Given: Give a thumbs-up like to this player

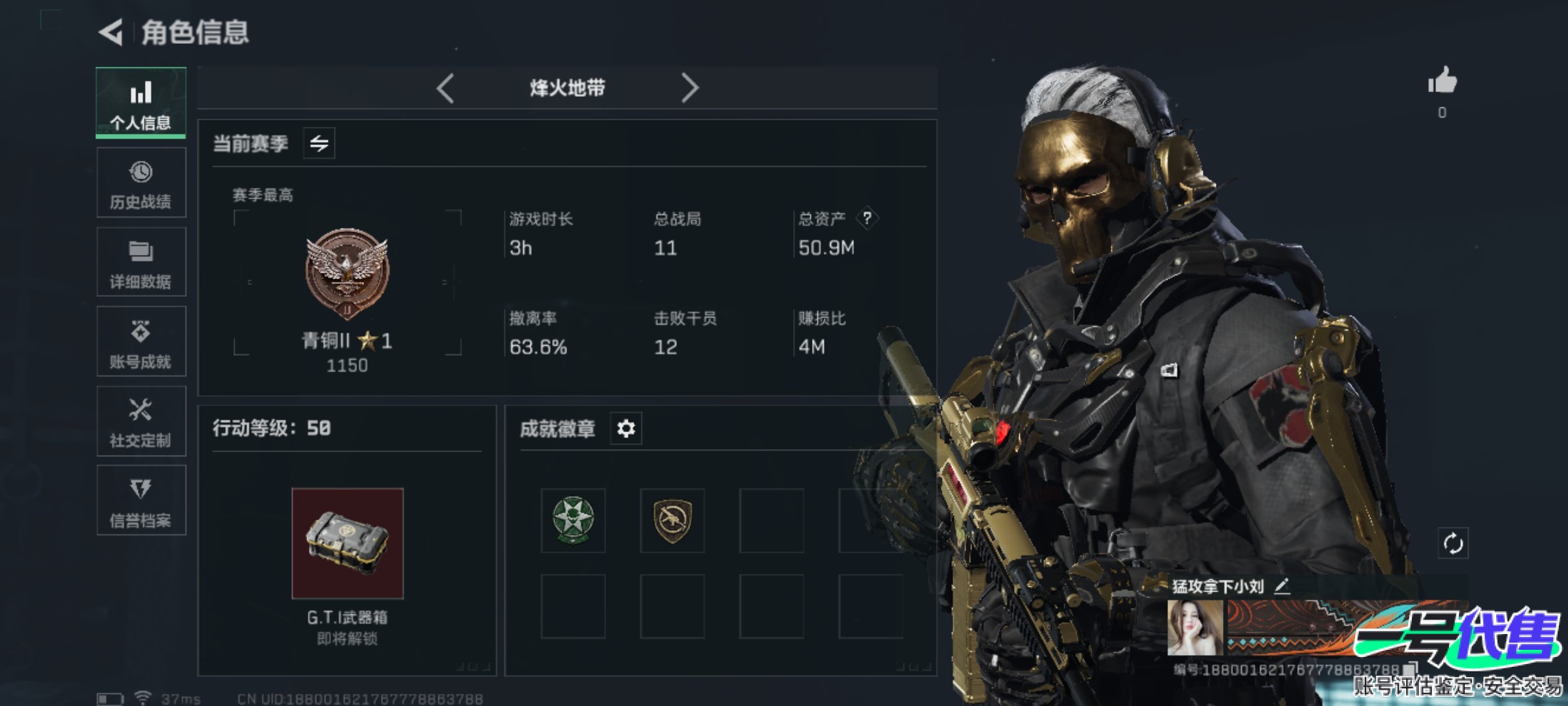Looking at the screenshot, I should tap(1442, 82).
